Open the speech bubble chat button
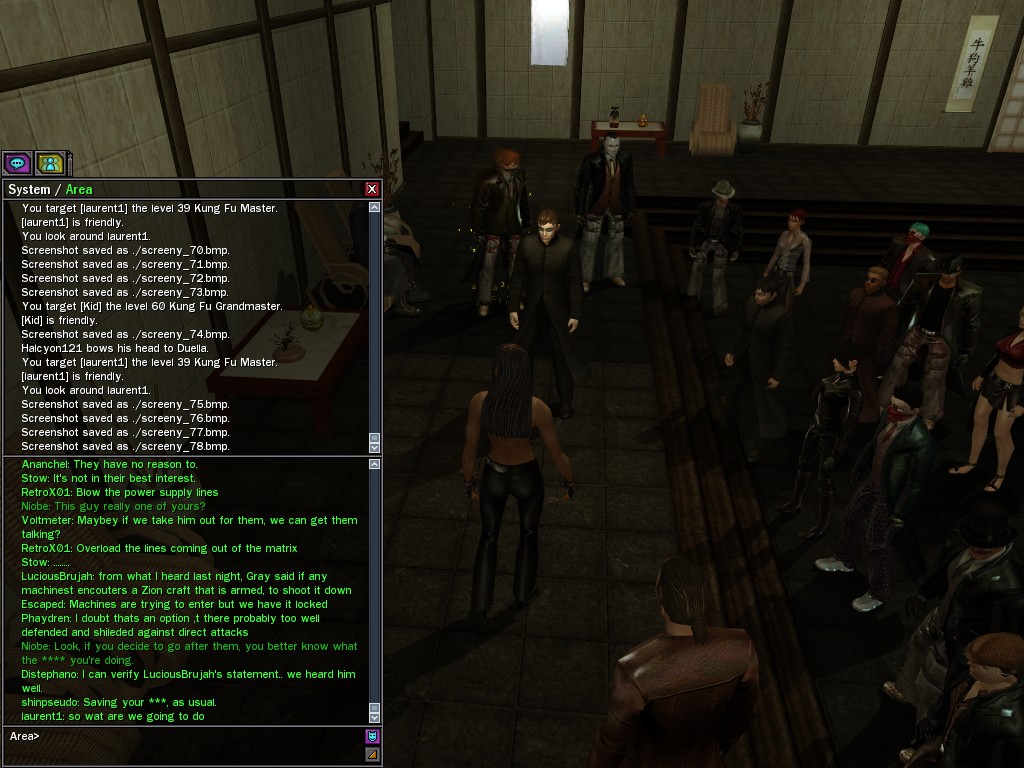 tap(17, 162)
